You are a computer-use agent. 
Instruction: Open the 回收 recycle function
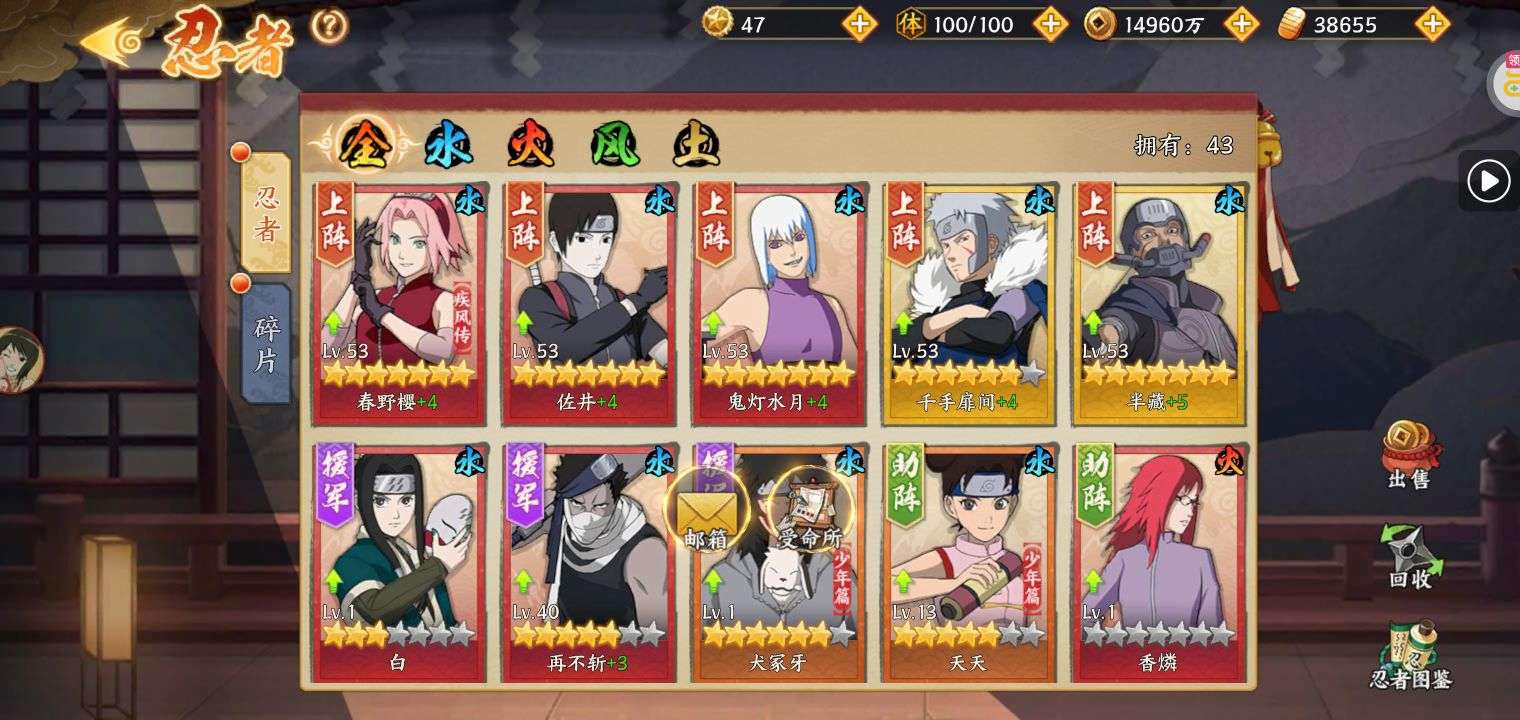click(1408, 556)
